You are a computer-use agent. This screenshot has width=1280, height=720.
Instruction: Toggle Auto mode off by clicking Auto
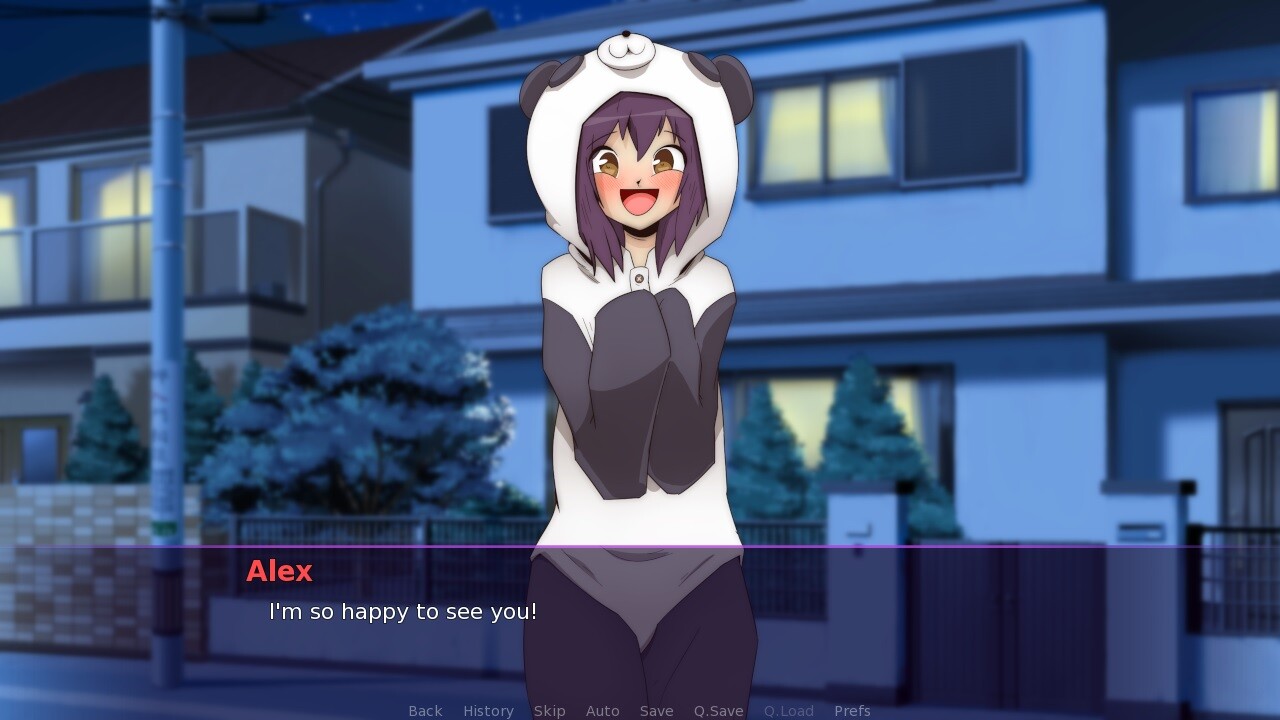click(x=603, y=710)
